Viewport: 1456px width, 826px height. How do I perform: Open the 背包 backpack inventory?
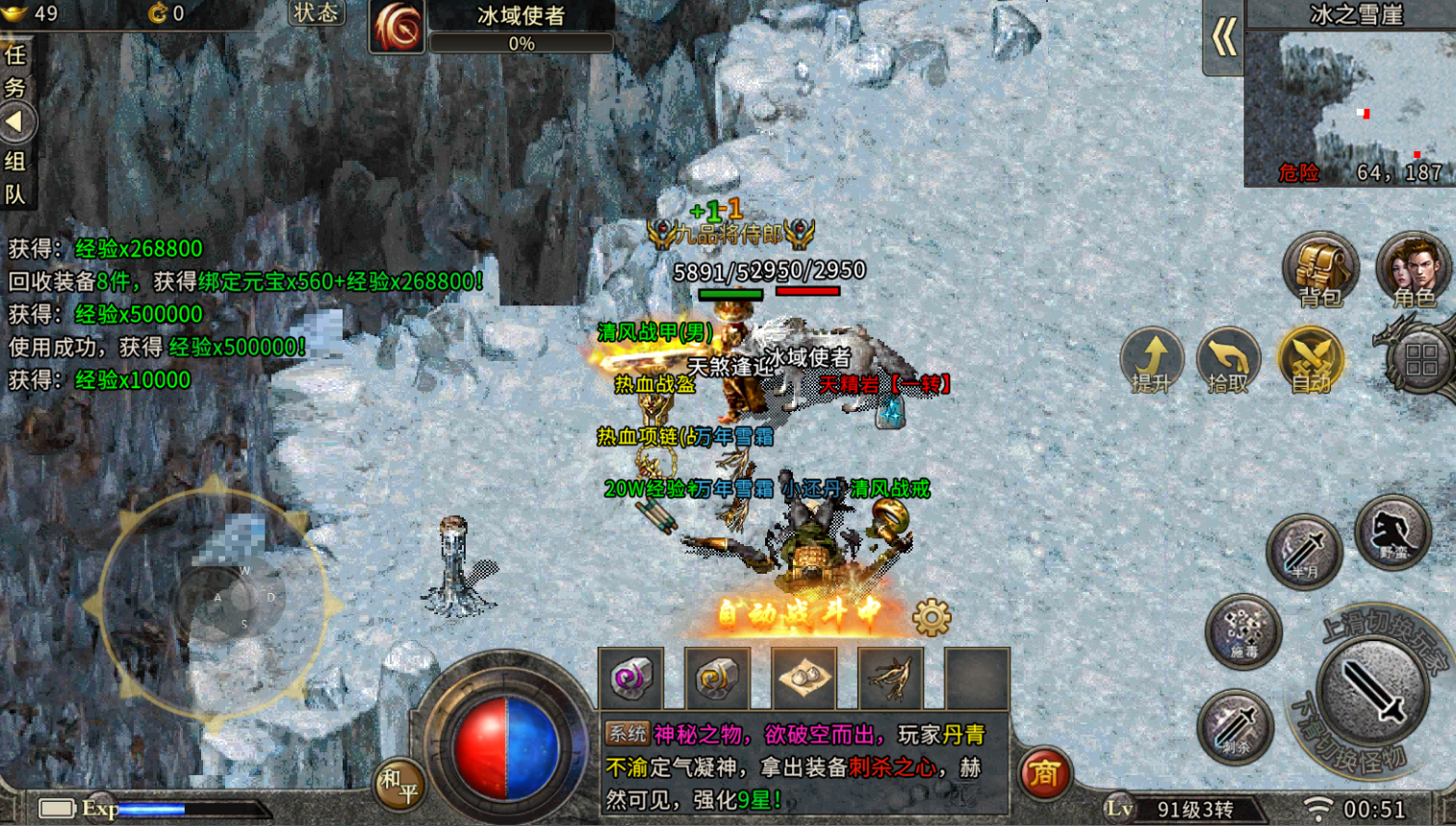pyautogui.click(x=1319, y=270)
